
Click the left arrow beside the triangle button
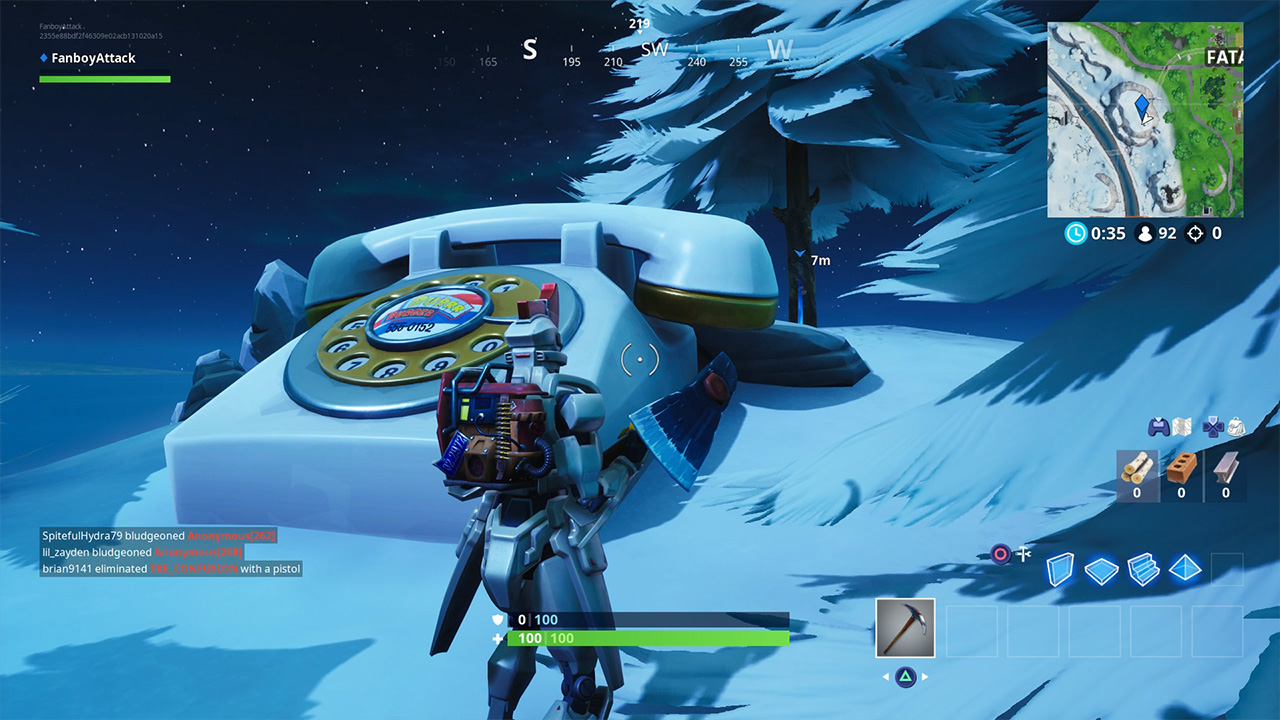tap(886, 676)
